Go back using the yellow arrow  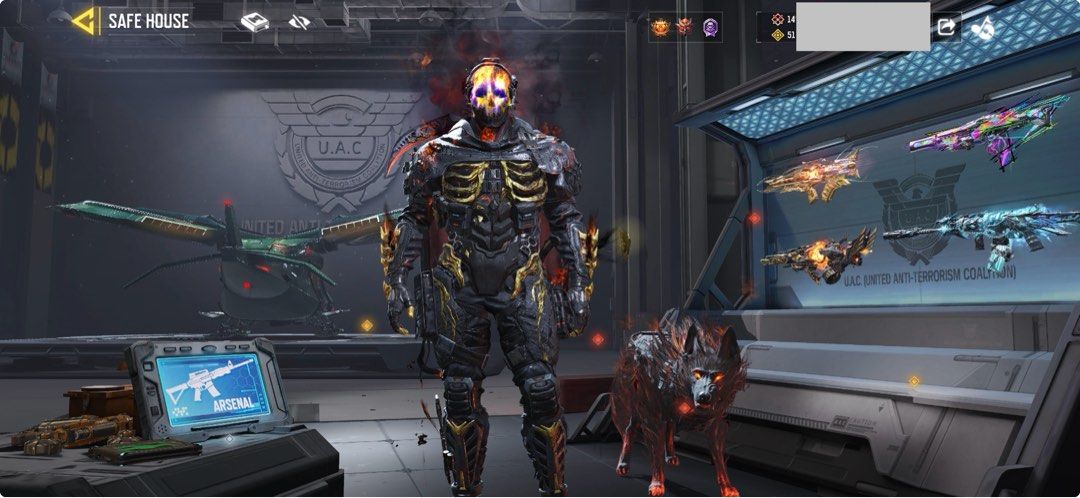point(85,21)
